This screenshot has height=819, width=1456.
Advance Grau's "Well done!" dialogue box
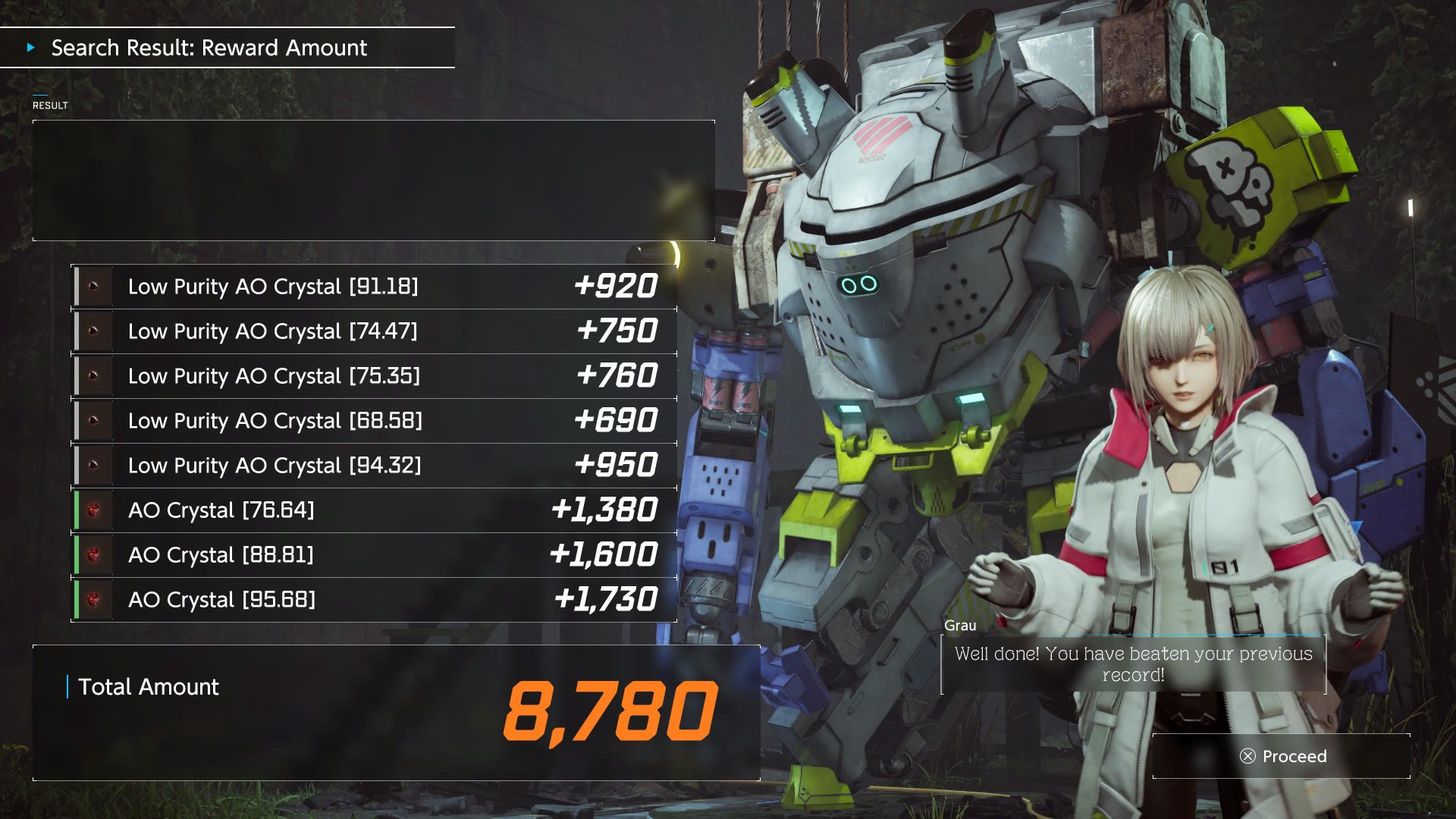coord(1133,664)
